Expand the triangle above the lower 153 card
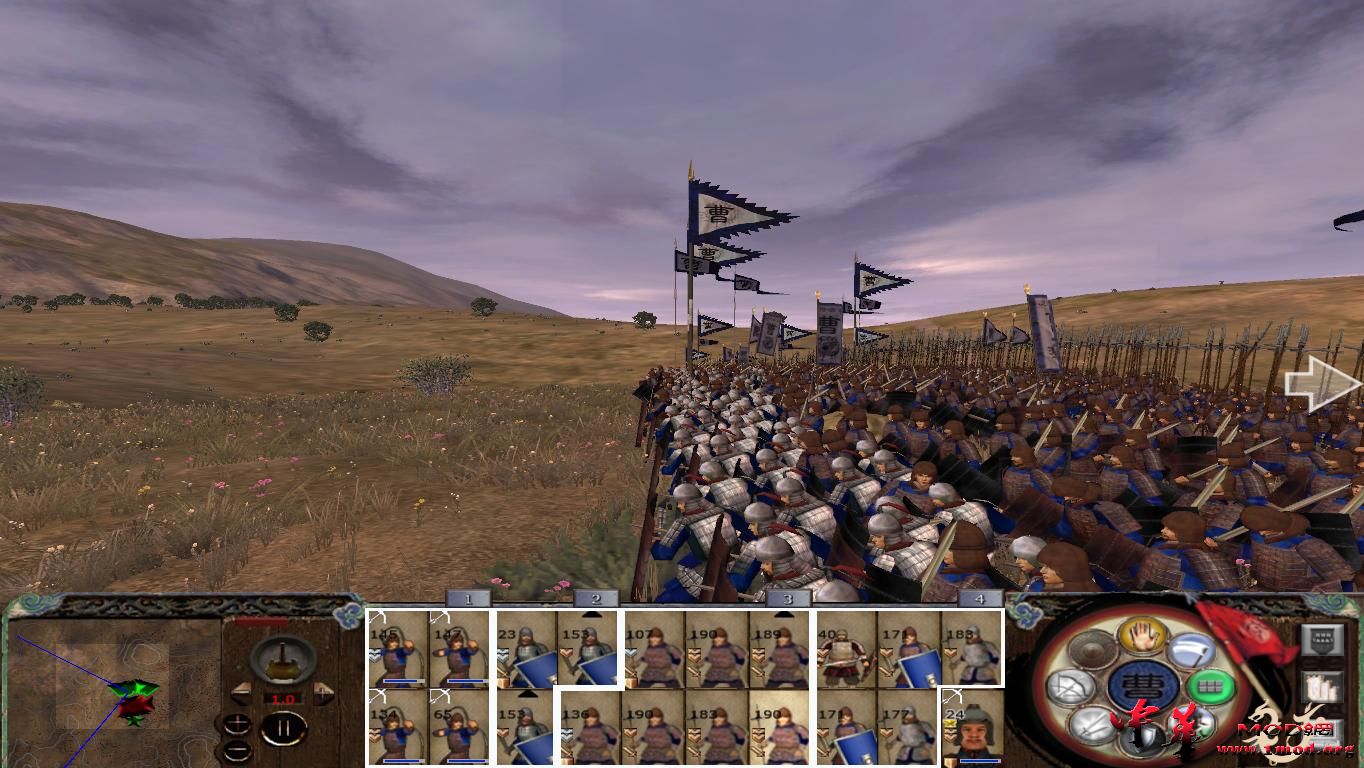Screen dimensions: 1364x768 pyautogui.click(x=527, y=692)
